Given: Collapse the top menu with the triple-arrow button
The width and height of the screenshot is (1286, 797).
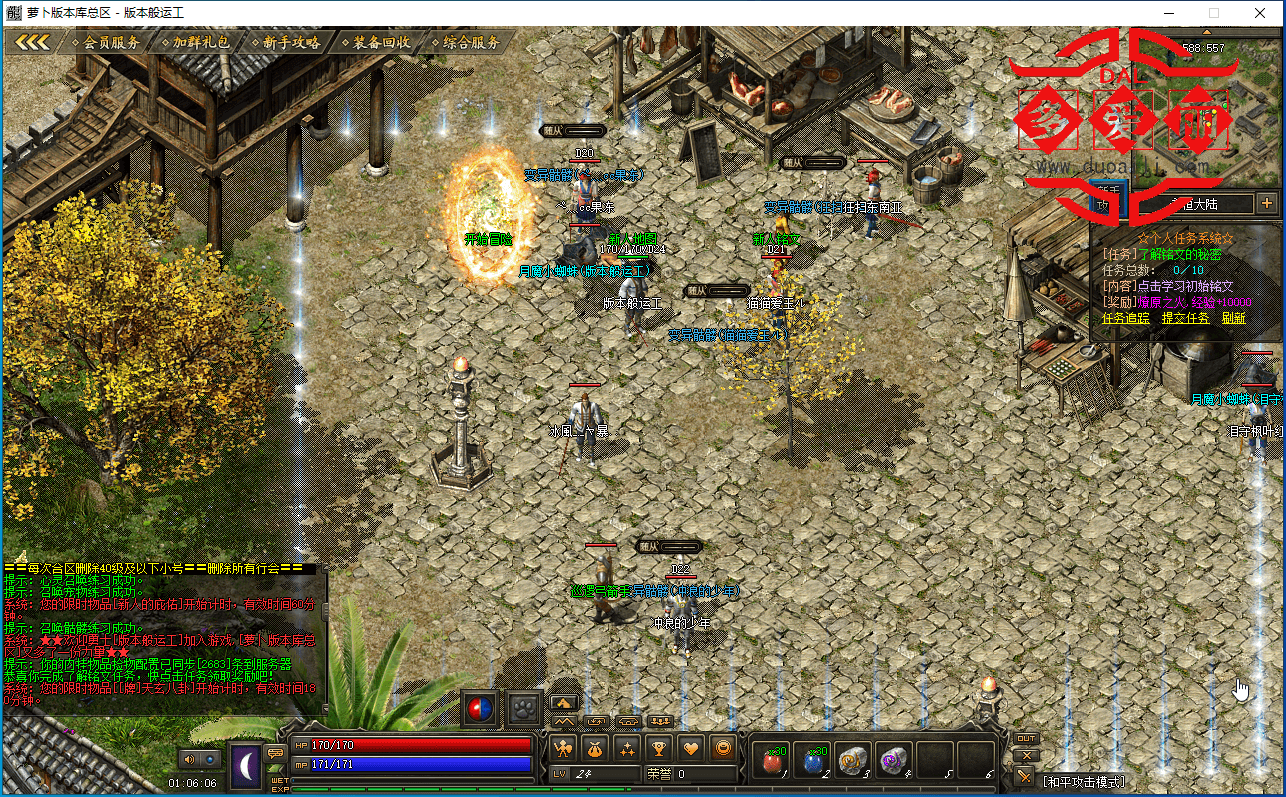Looking at the screenshot, I should pyautogui.click(x=32, y=42).
